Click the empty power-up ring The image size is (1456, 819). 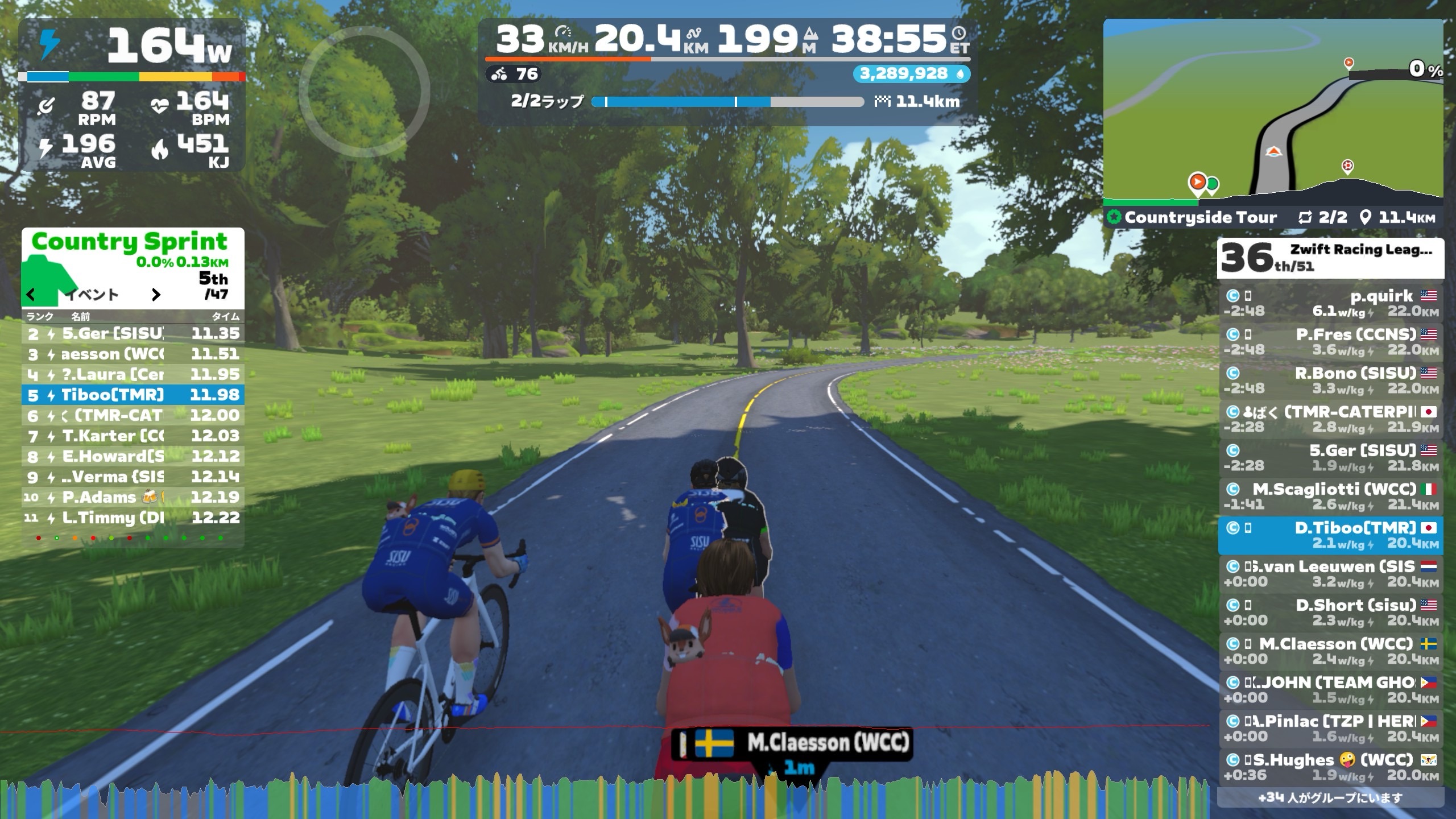point(364,92)
